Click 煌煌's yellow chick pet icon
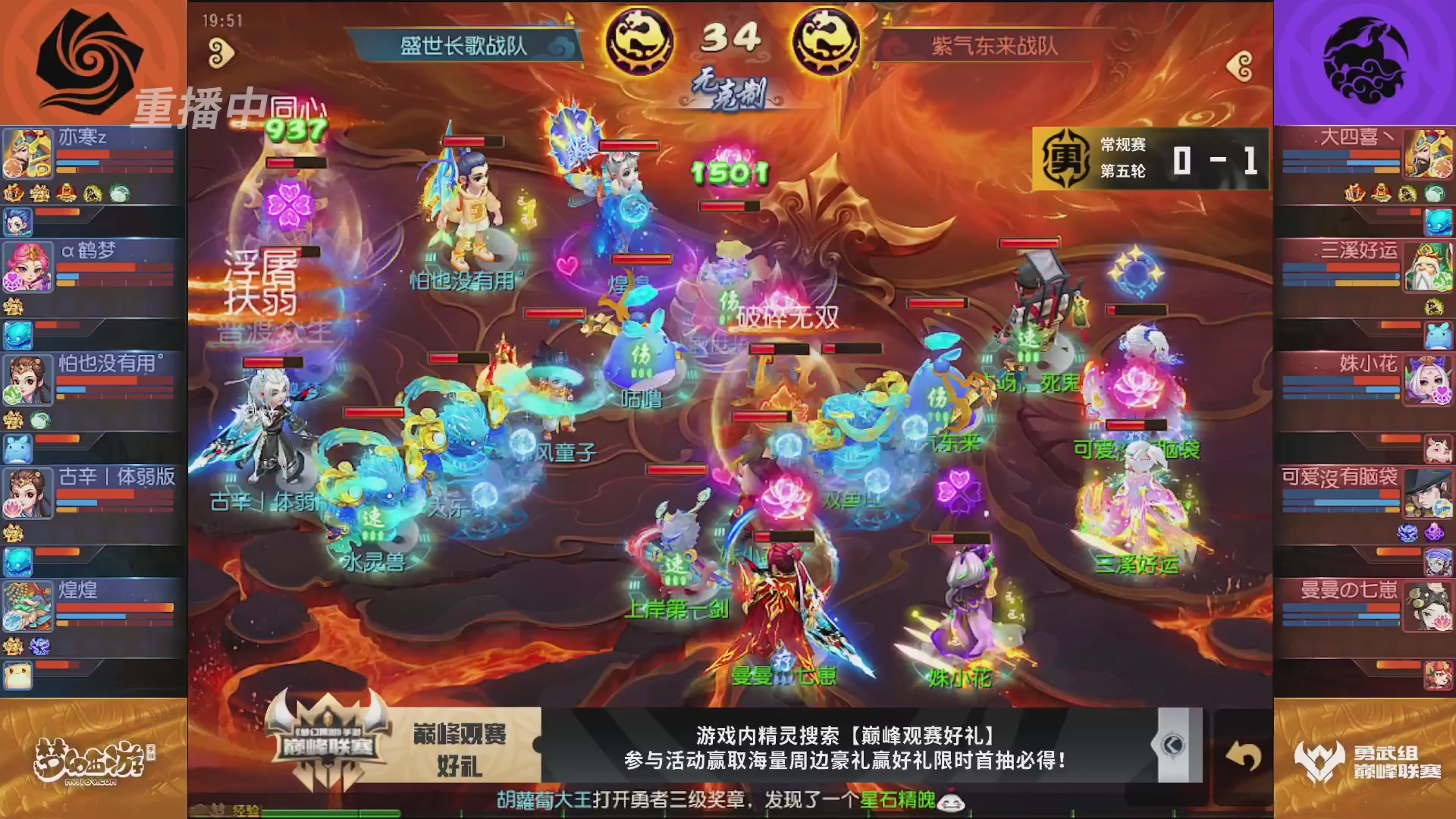 19,675
